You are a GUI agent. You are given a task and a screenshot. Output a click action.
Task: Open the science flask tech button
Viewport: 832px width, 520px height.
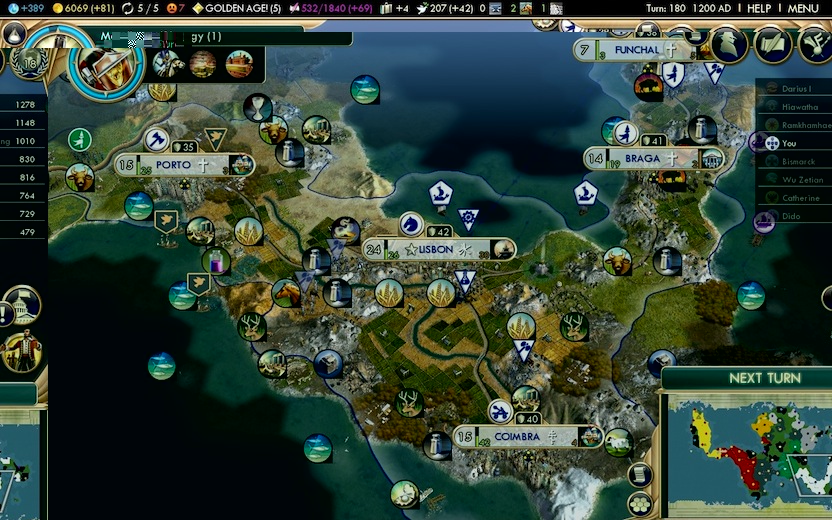13,33
